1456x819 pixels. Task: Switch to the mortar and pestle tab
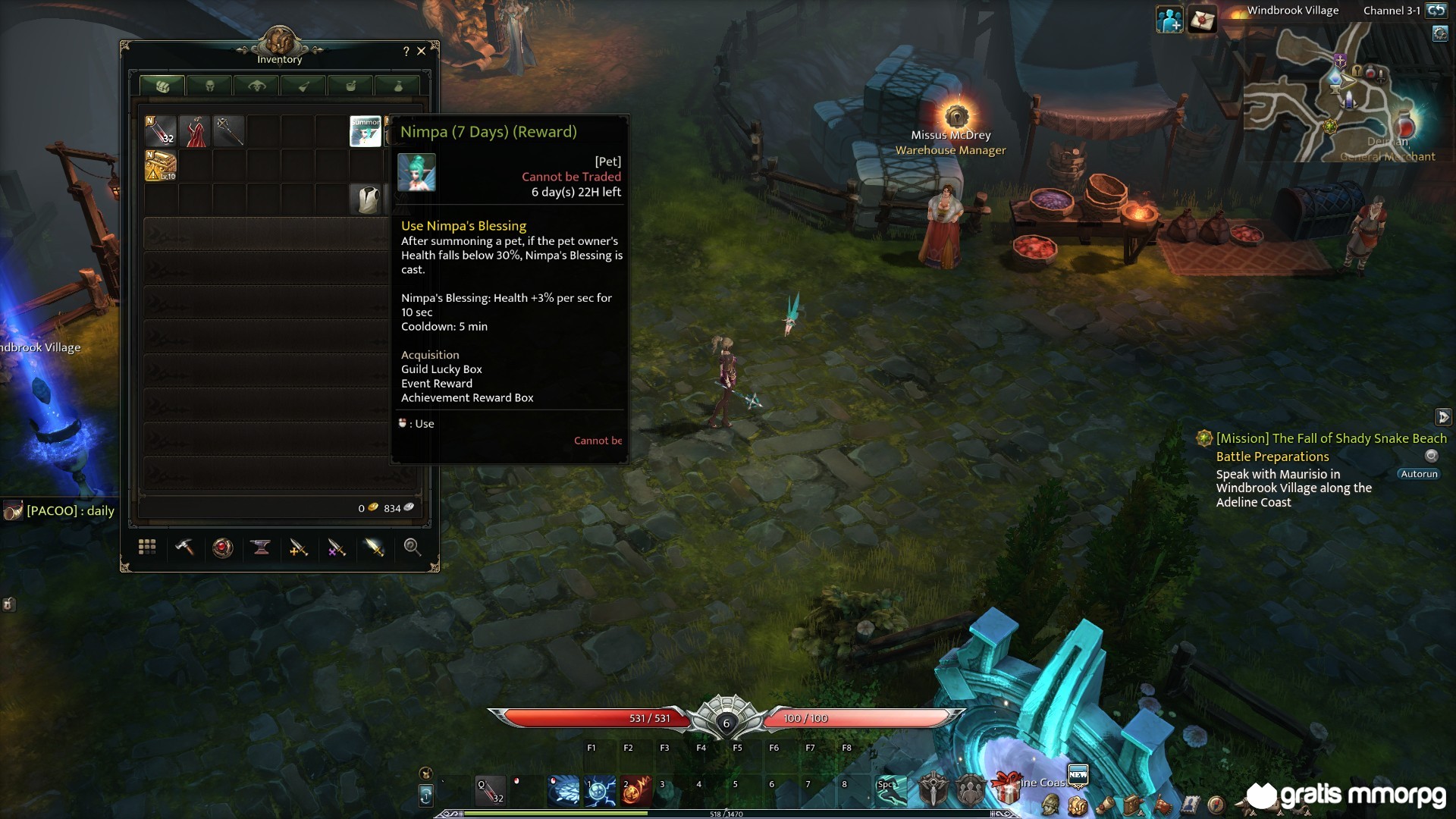tap(351, 86)
